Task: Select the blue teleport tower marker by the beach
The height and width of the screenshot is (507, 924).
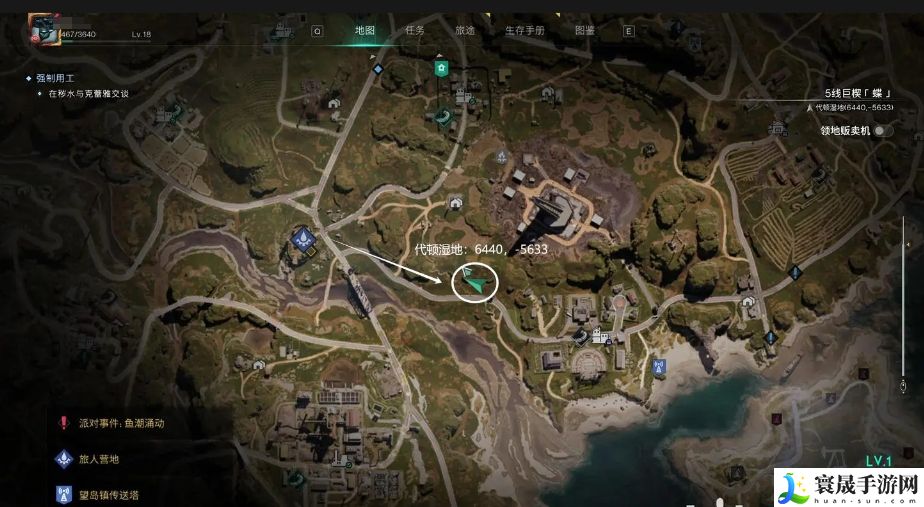Action: coord(658,367)
